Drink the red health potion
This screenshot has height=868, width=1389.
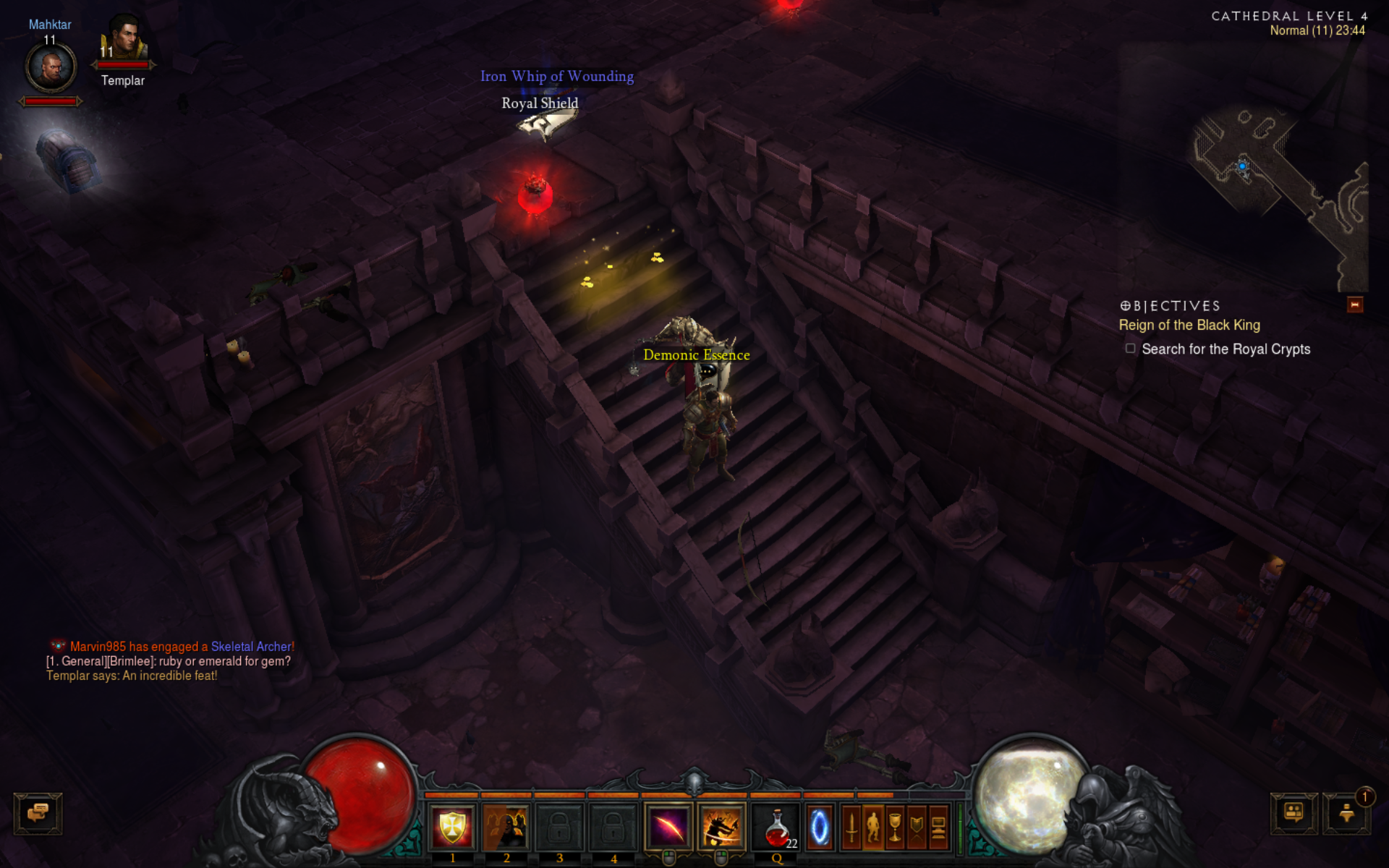777,827
